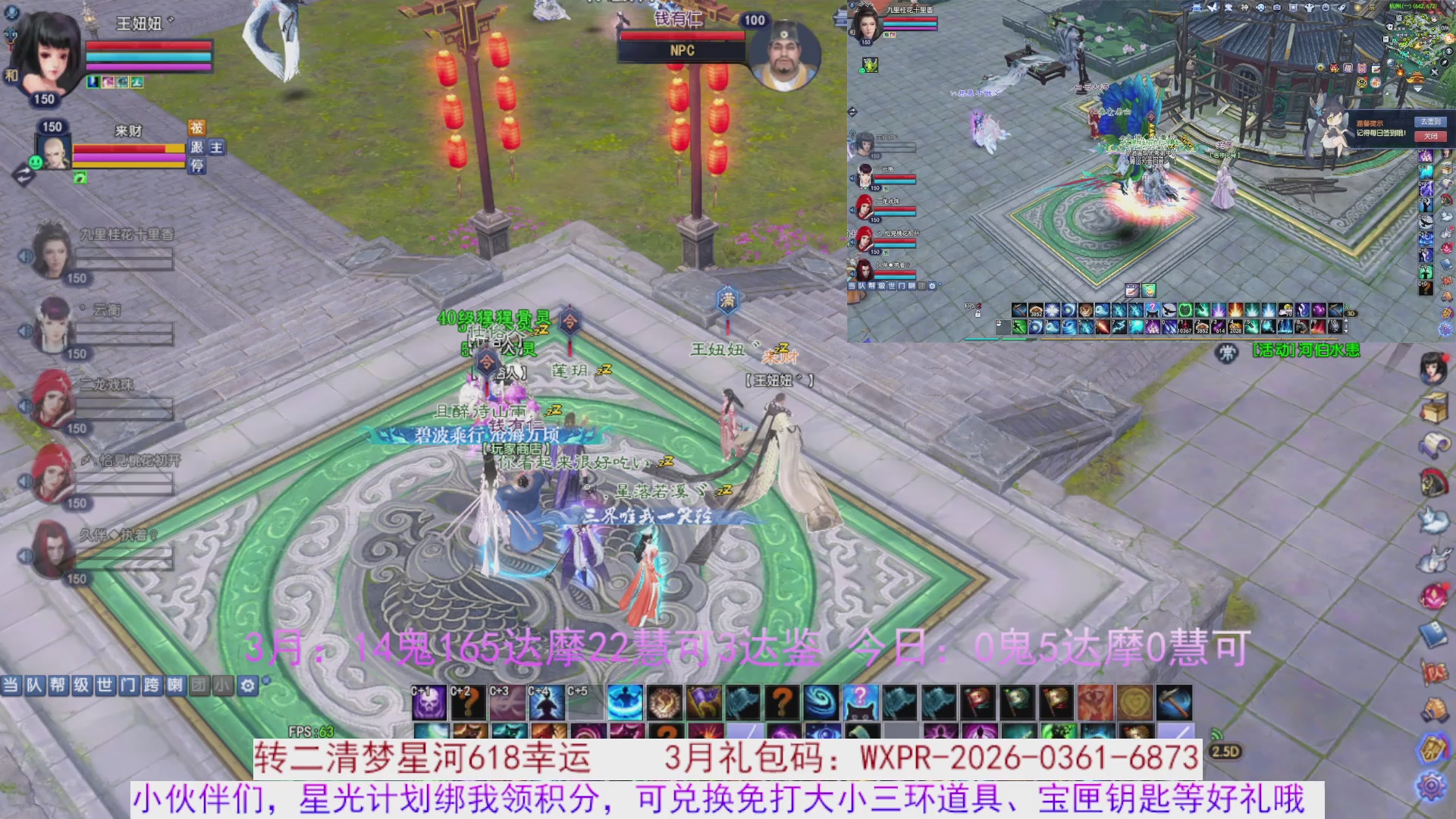Click the golden medal badge in the bottom-right corner
This screenshot has height=819, width=1456.
pyautogui.click(x=1432, y=748)
